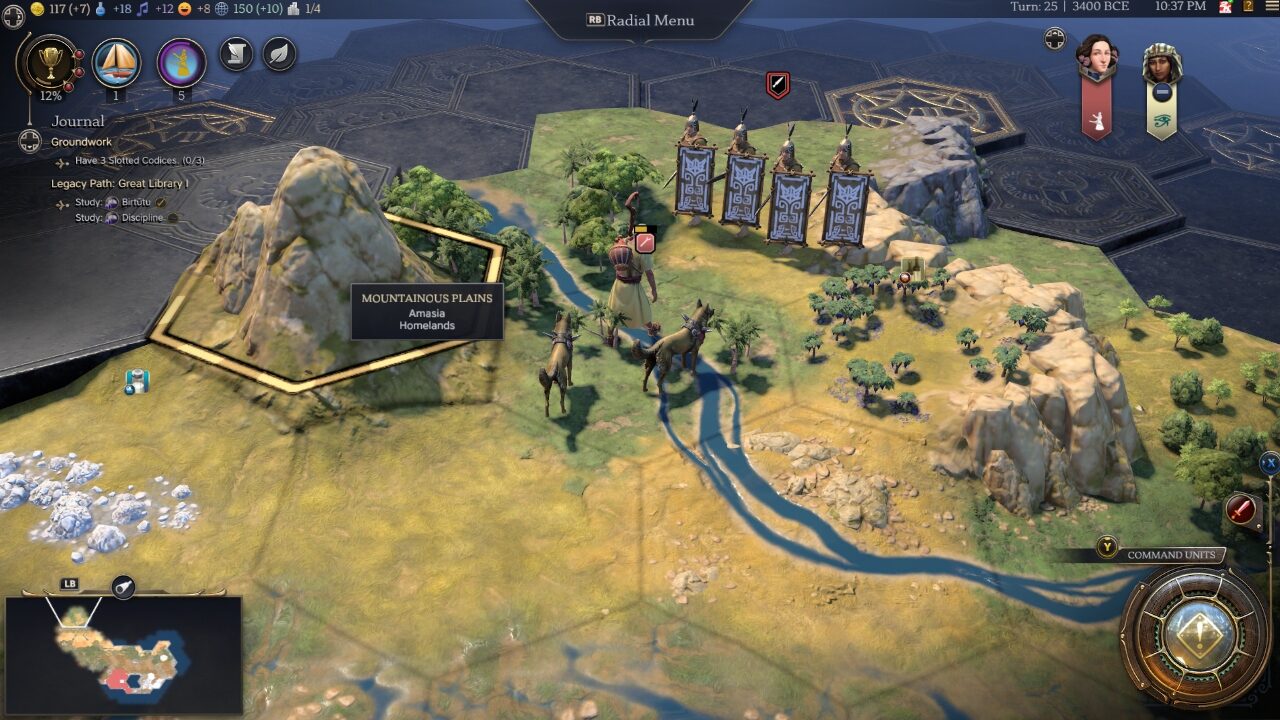1280x720 pixels.
Task: Open the scroll and quill policies button
Action: (x=236, y=54)
